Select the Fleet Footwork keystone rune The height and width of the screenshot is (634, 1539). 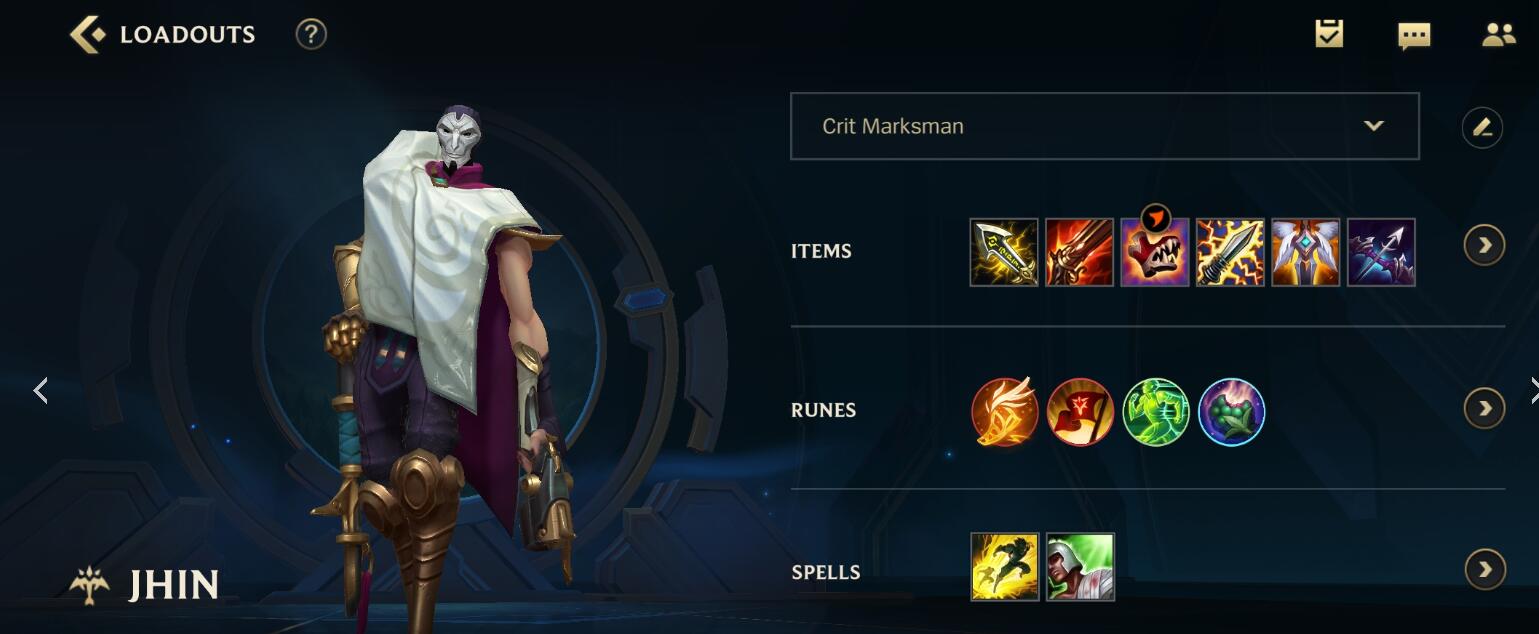[1005, 411]
